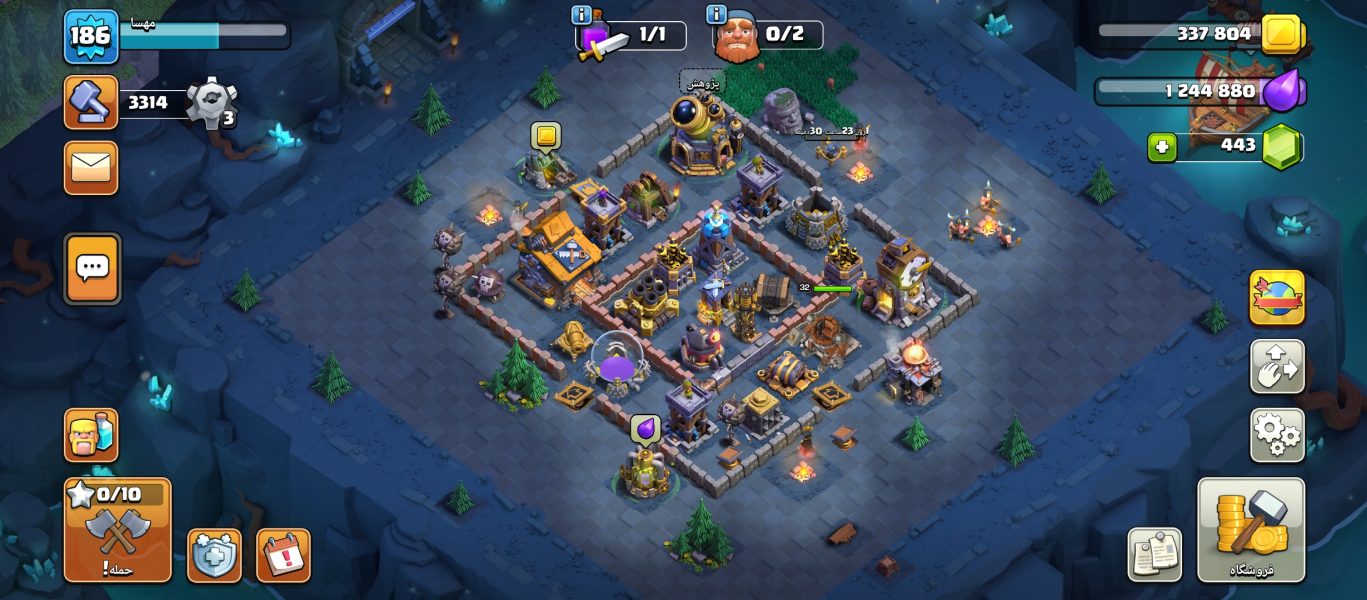Open the calendar events button

click(284, 555)
